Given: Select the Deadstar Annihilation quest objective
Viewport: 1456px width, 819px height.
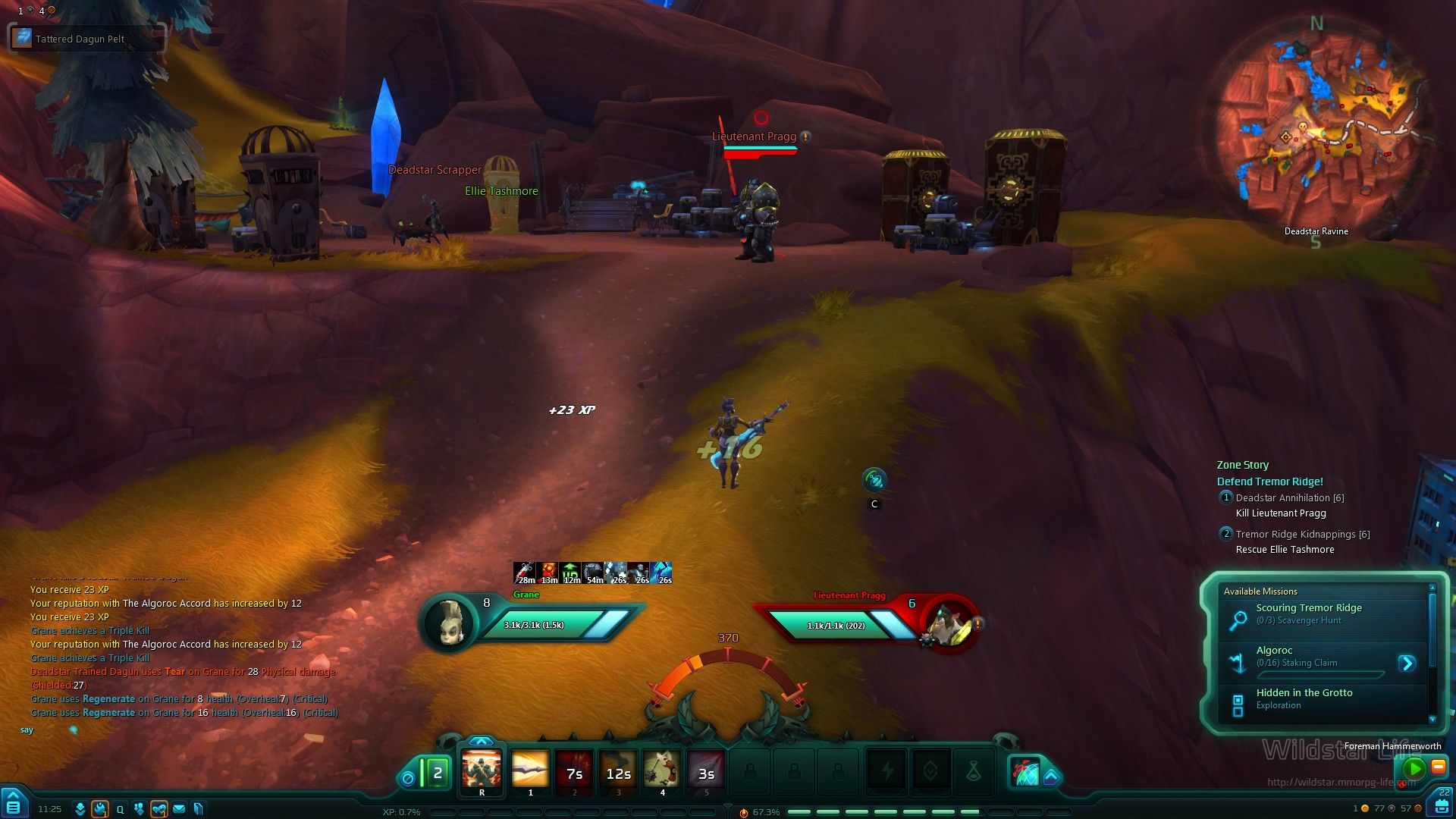Looking at the screenshot, I should pos(1289,498).
